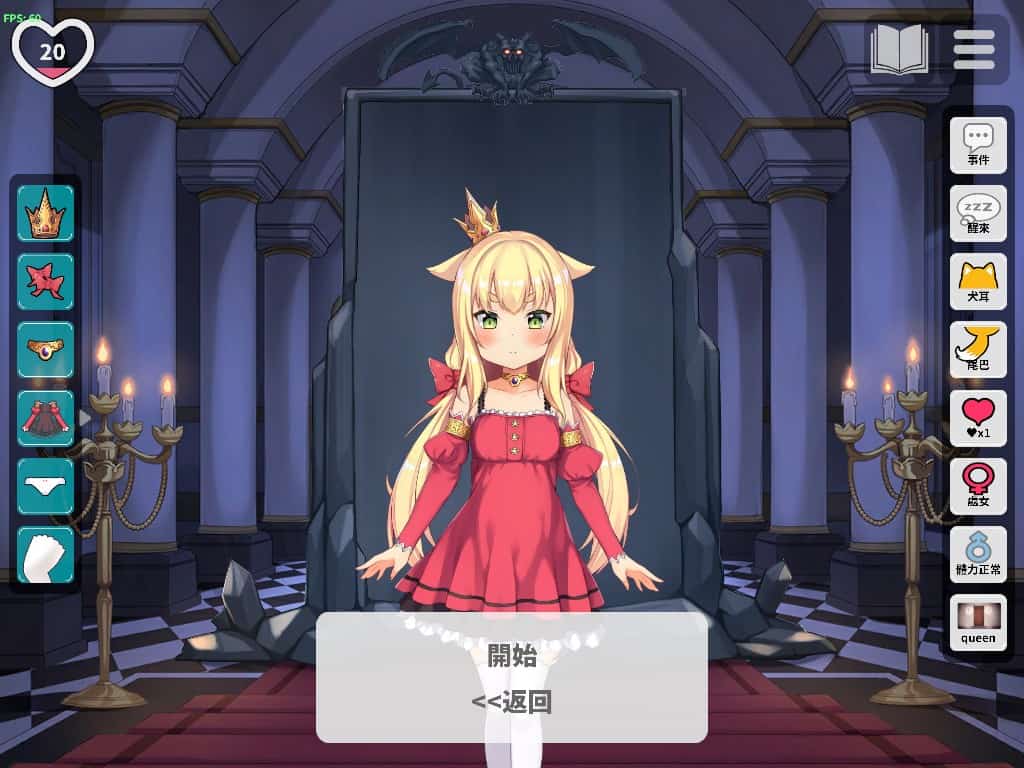The image size is (1024, 768).
Task: Toggle the 犬耳 dog ears option
Action: tap(977, 281)
